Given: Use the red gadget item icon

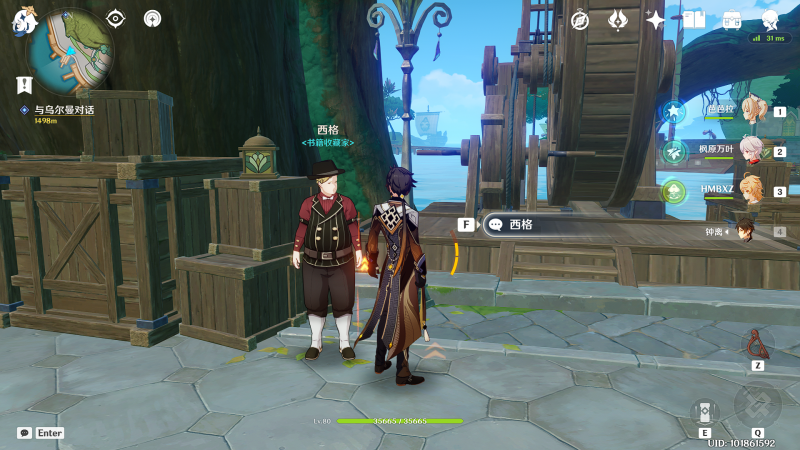Looking at the screenshot, I should click(757, 344).
